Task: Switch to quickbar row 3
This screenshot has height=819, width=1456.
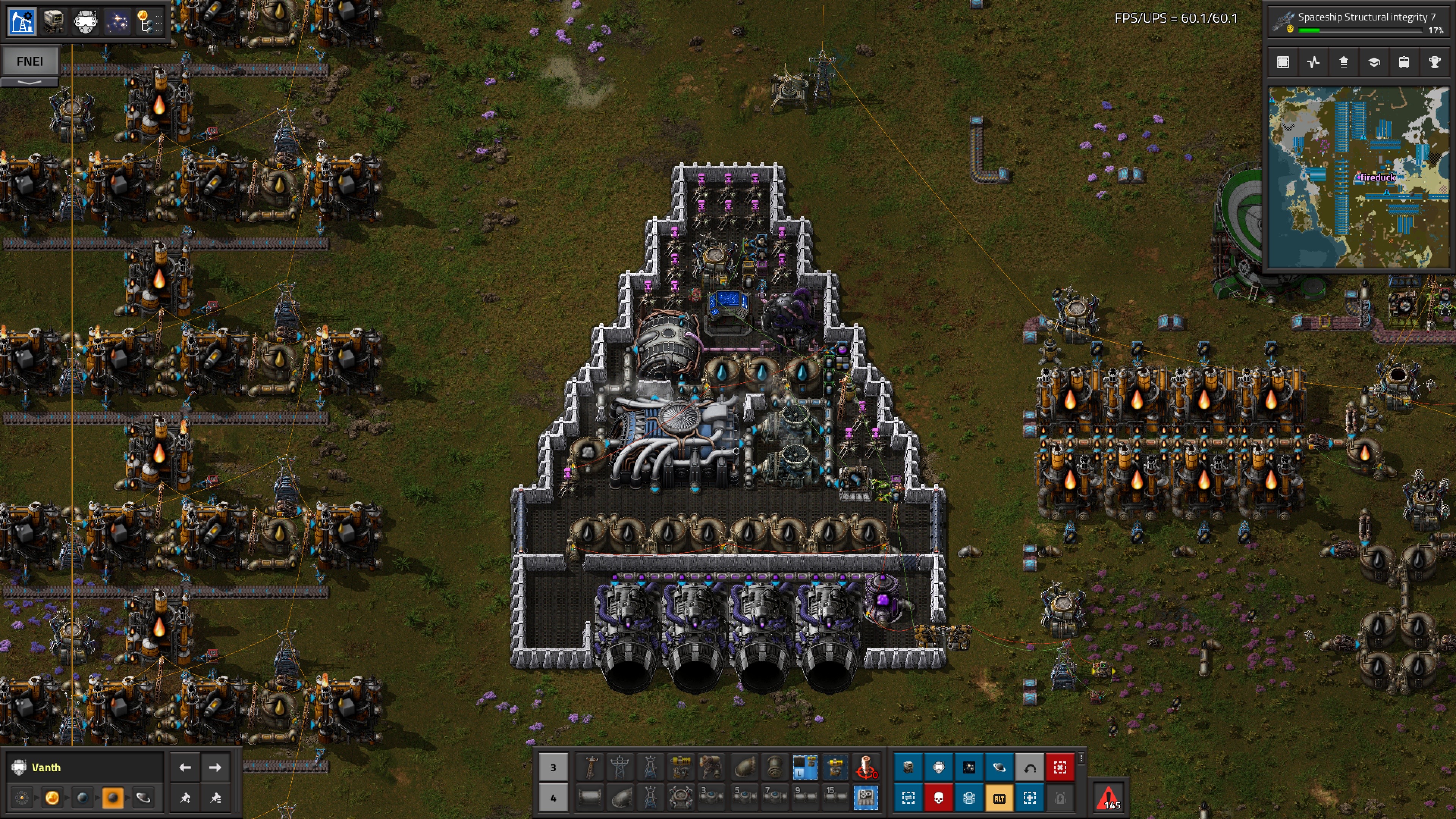Action: coord(553,767)
